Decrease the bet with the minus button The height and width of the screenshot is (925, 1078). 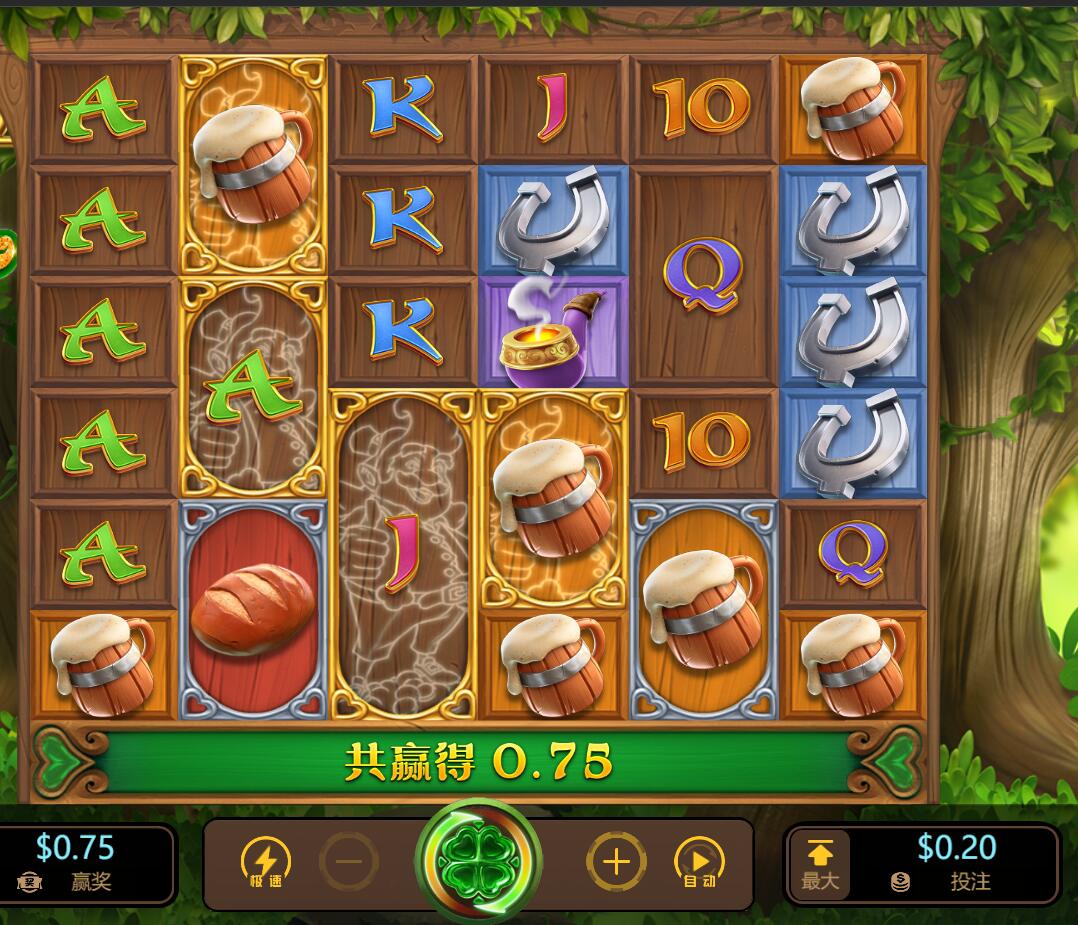[x=349, y=862]
